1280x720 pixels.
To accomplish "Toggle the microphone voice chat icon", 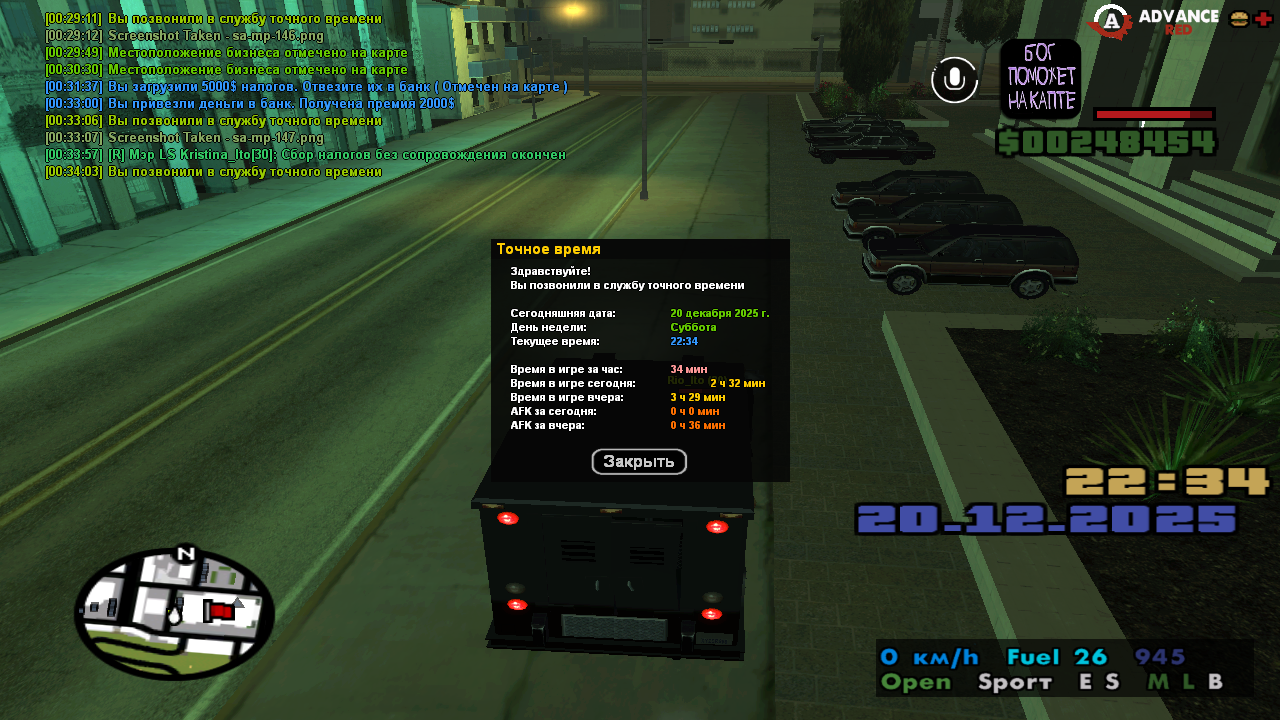I will (x=954, y=80).
